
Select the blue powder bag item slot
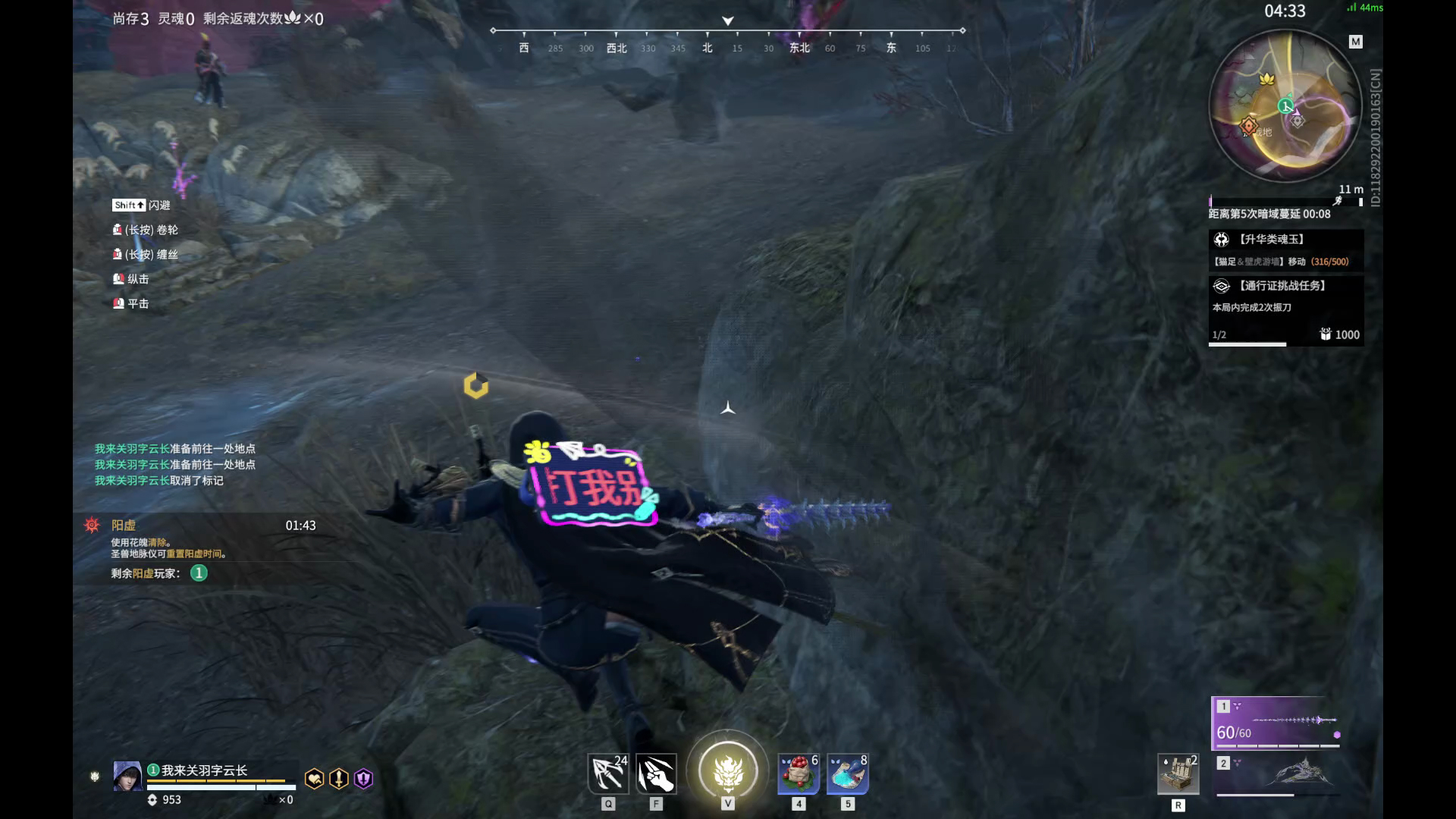pos(847,774)
